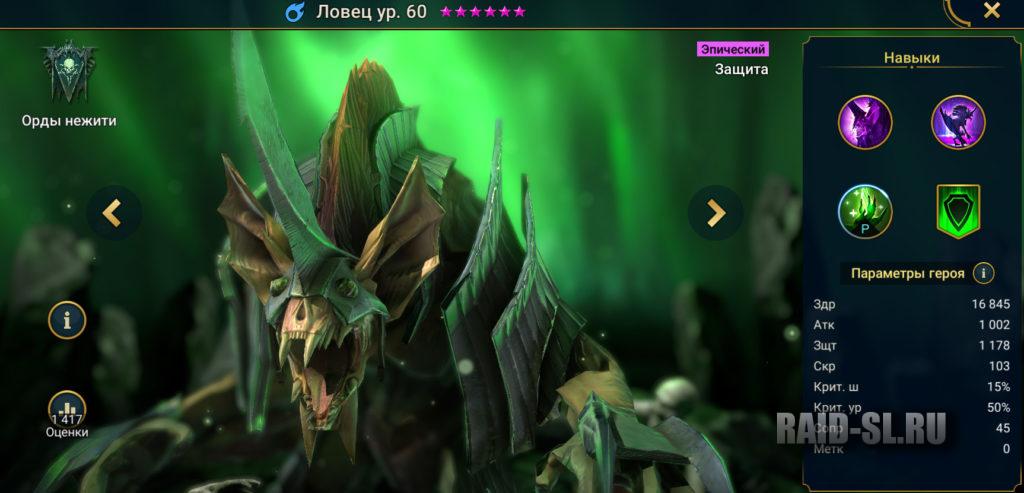Close the champion screen with the X
This screenshot has width=1024, height=493.
pos(991,11)
